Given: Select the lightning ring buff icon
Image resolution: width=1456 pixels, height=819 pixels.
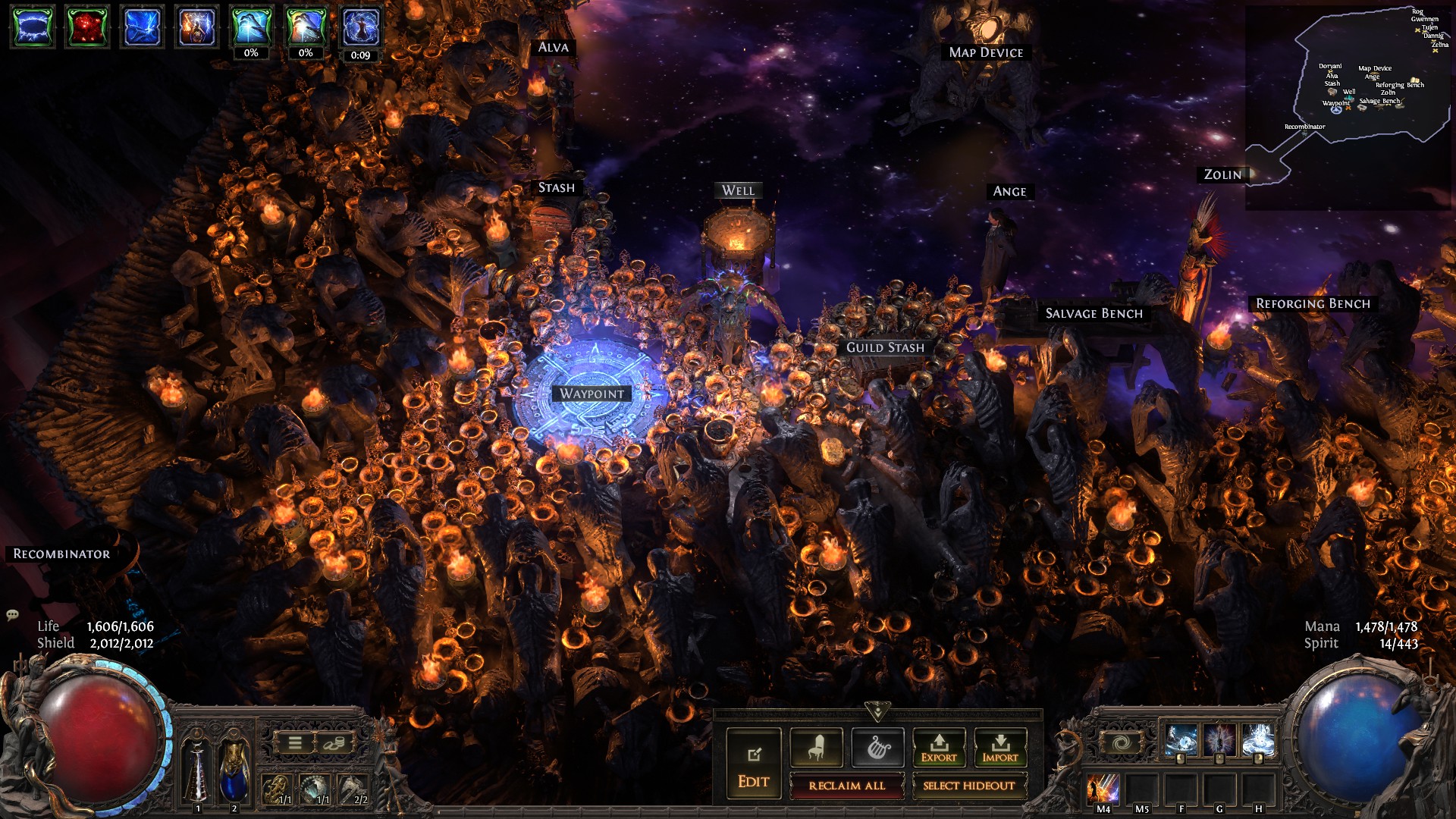Looking at the screenshot, I should (32, 27).
